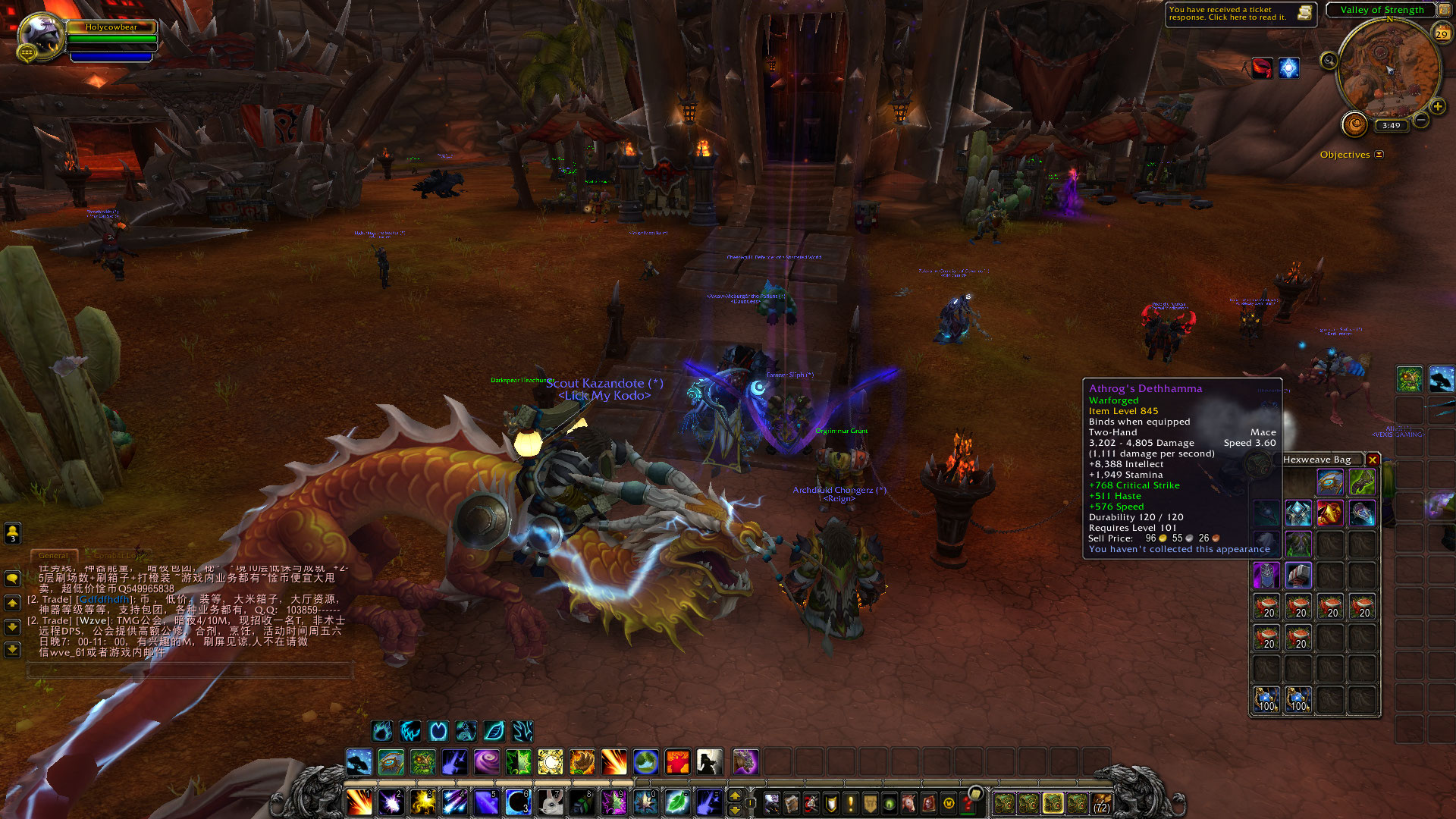Close the Hexweave Bag window

pos(1372,460)
